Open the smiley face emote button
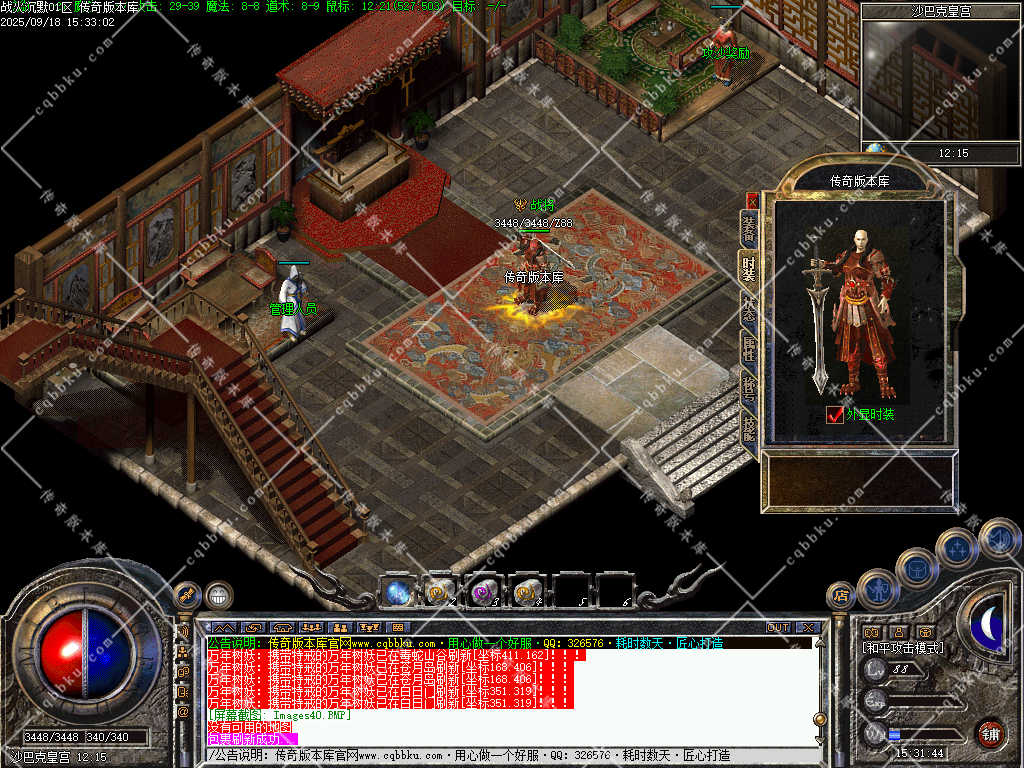1024x768 pixels. point(219,596)
